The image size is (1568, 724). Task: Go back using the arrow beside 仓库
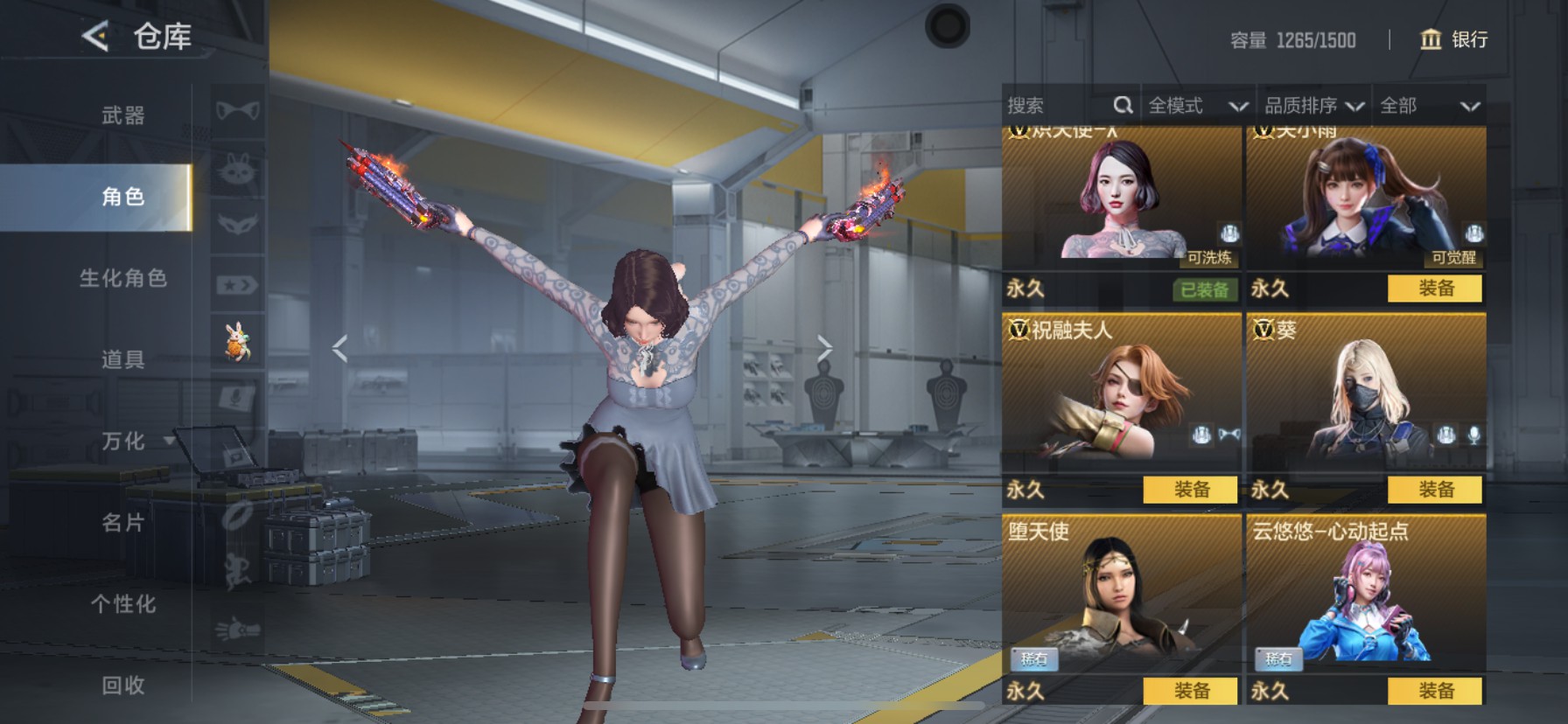96,37
